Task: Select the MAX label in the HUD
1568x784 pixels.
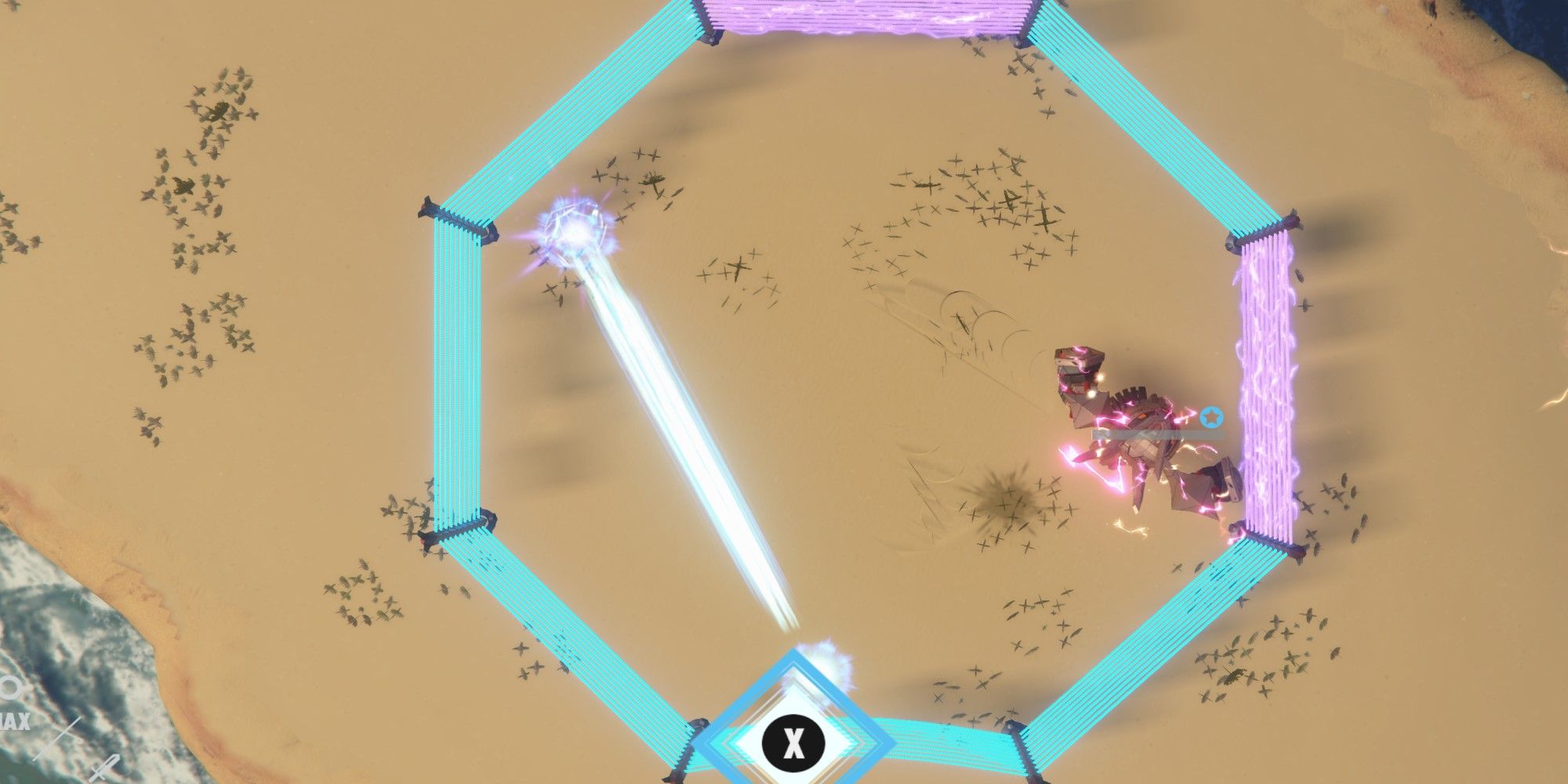Action: click(x=12, y=720)
